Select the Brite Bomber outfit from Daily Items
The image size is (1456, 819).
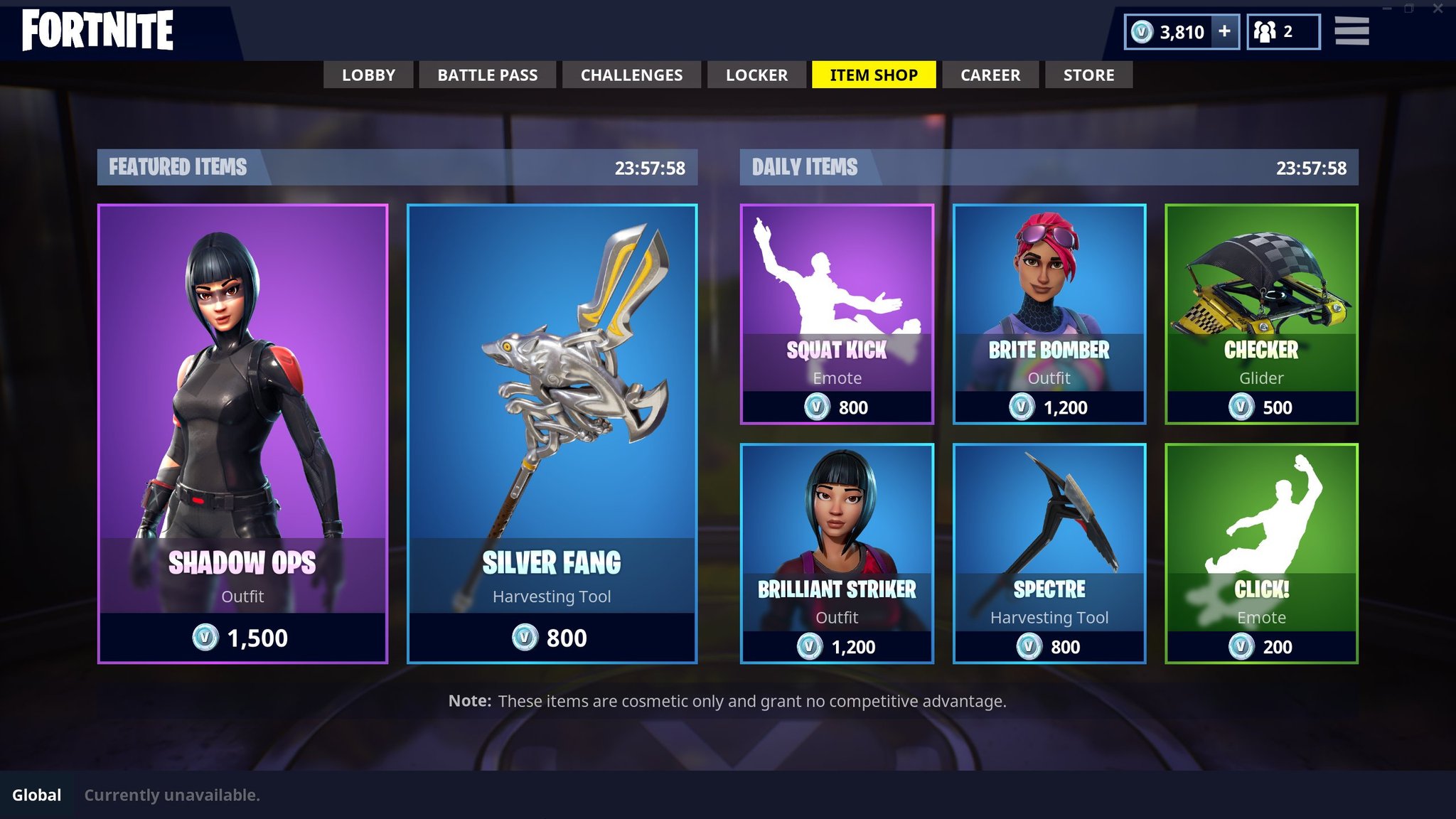point(1049,313)
